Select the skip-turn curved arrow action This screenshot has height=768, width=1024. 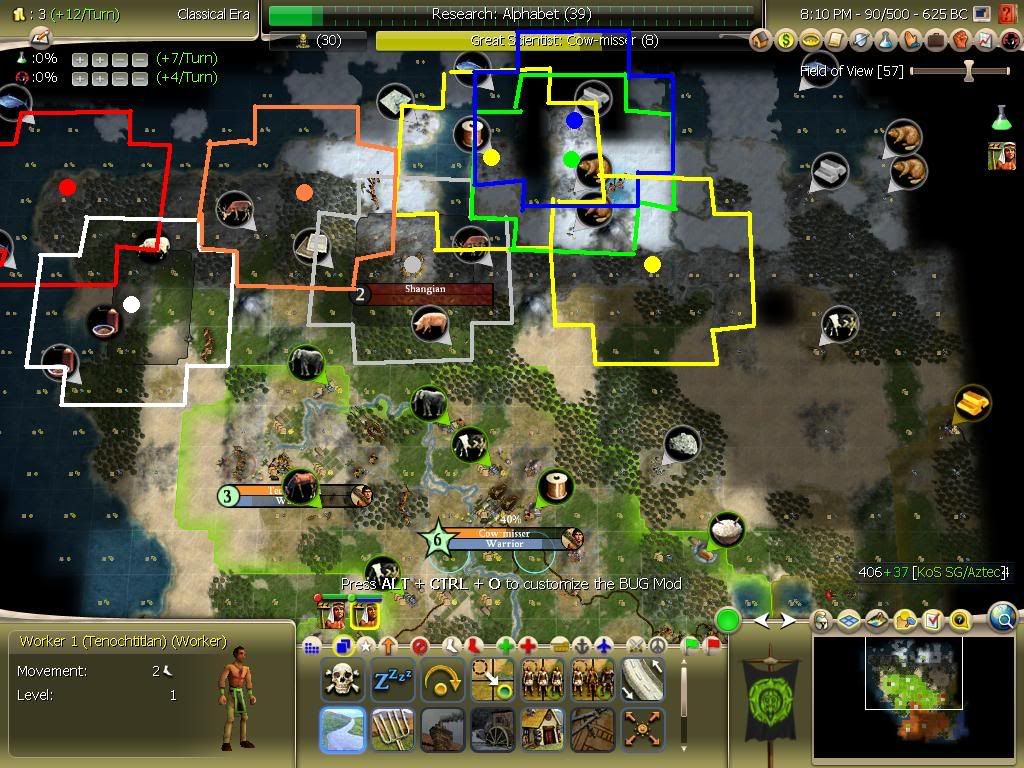(x=441, y=680)
